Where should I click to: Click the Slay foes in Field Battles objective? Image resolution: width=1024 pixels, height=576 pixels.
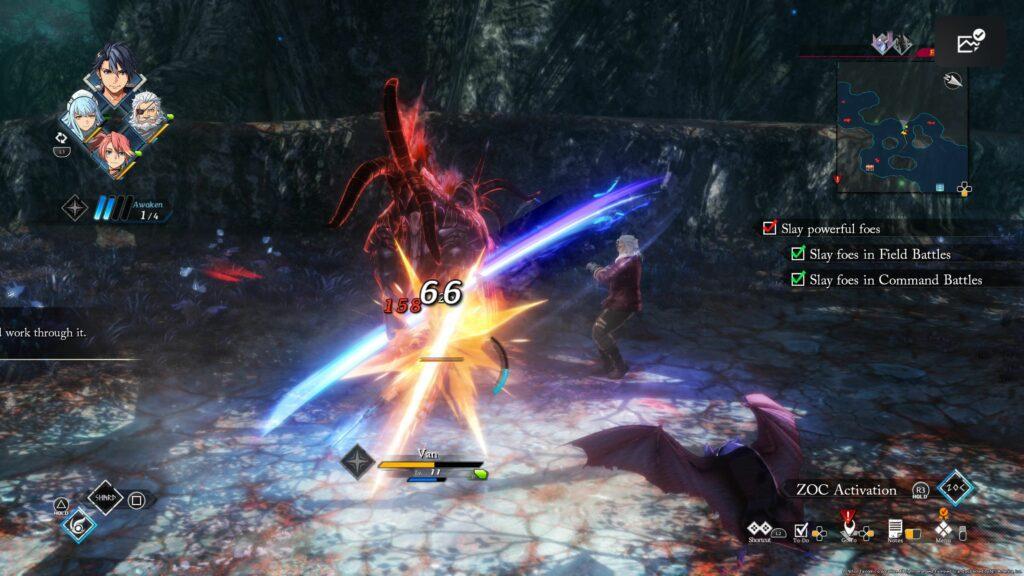click(x=798, y=254)
